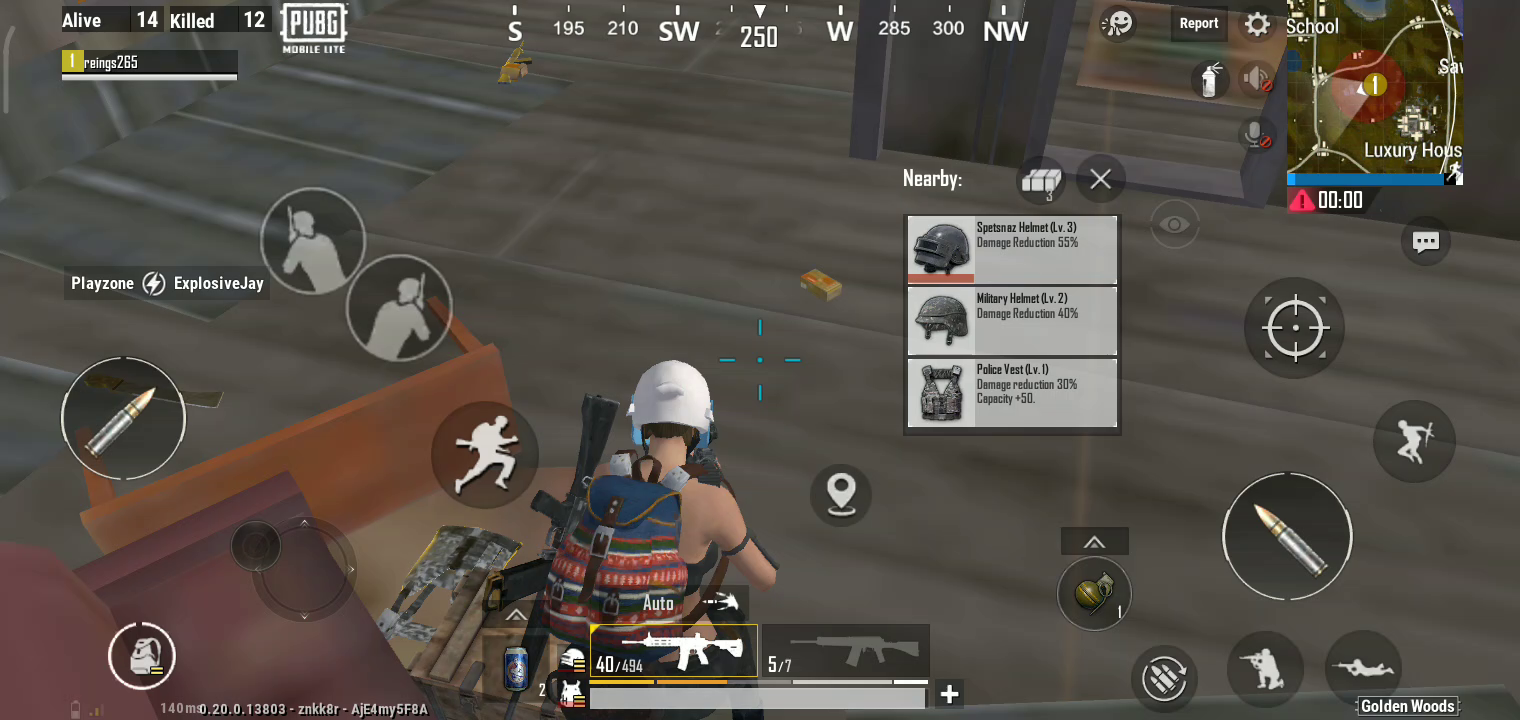Viewport: 1520px width, 720px height.
Task: Tap the prone stance icon
Action: pyautogui.click(x=1364, y=670)
